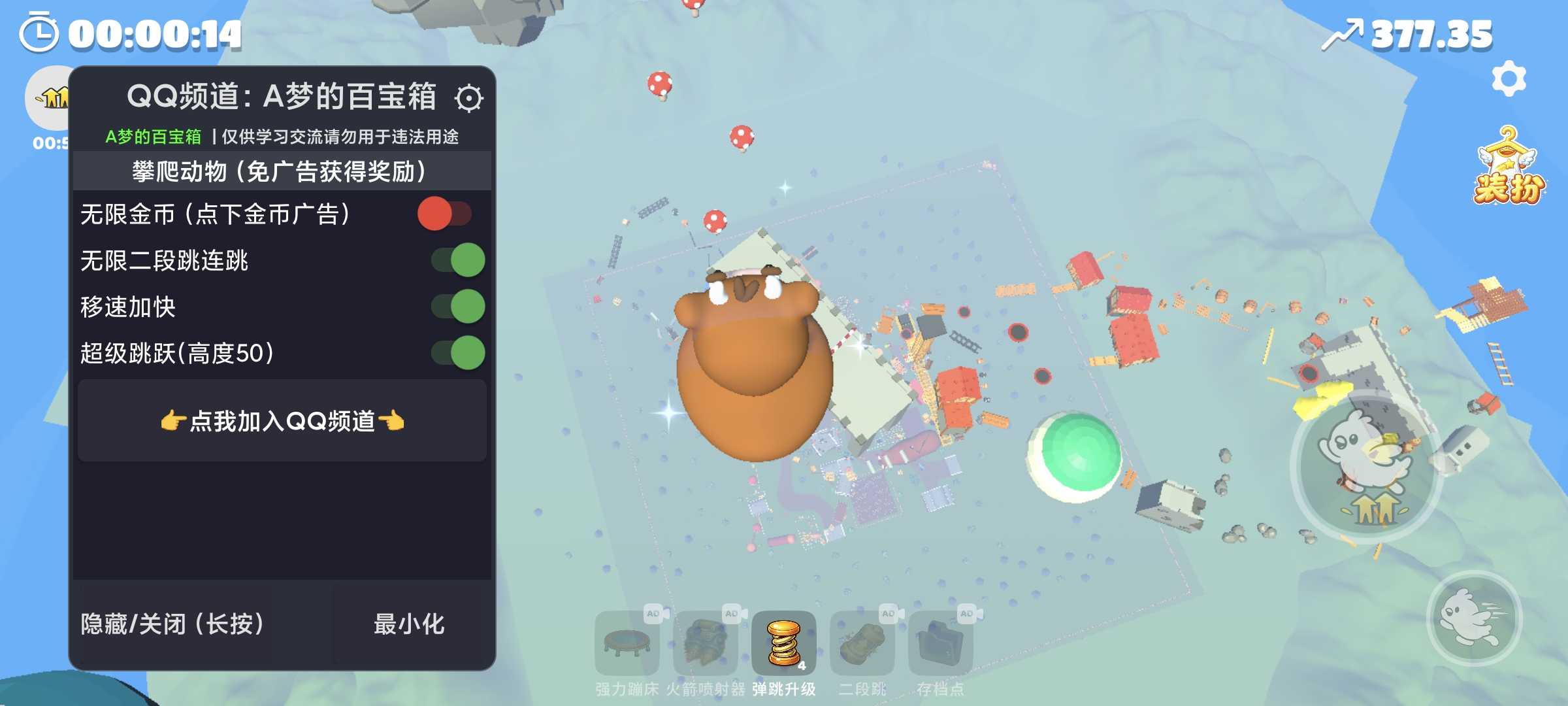Disable the 移速加快 speed boost toggle
This screenshot has width=1568, height=706.
tap(458, 307)
